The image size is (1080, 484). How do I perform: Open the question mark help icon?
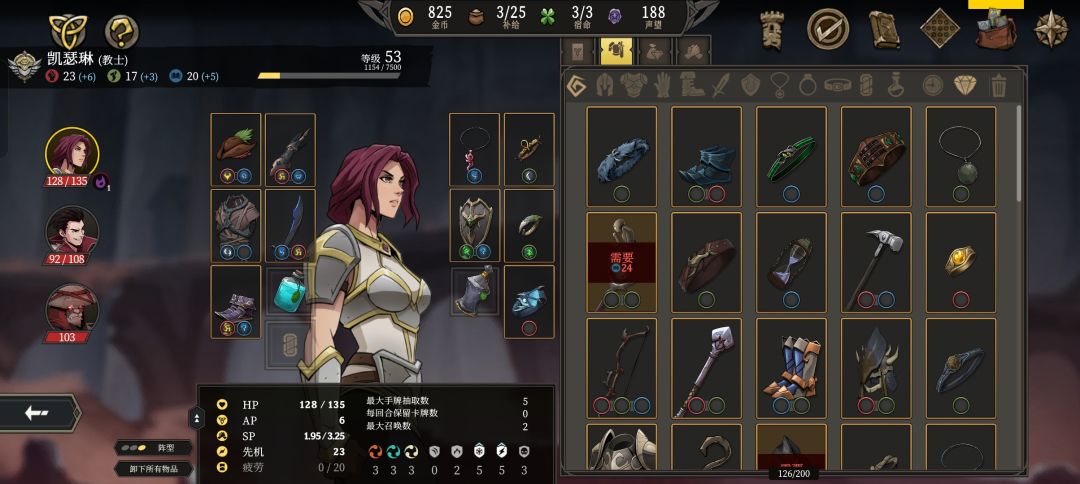(121, 31)
